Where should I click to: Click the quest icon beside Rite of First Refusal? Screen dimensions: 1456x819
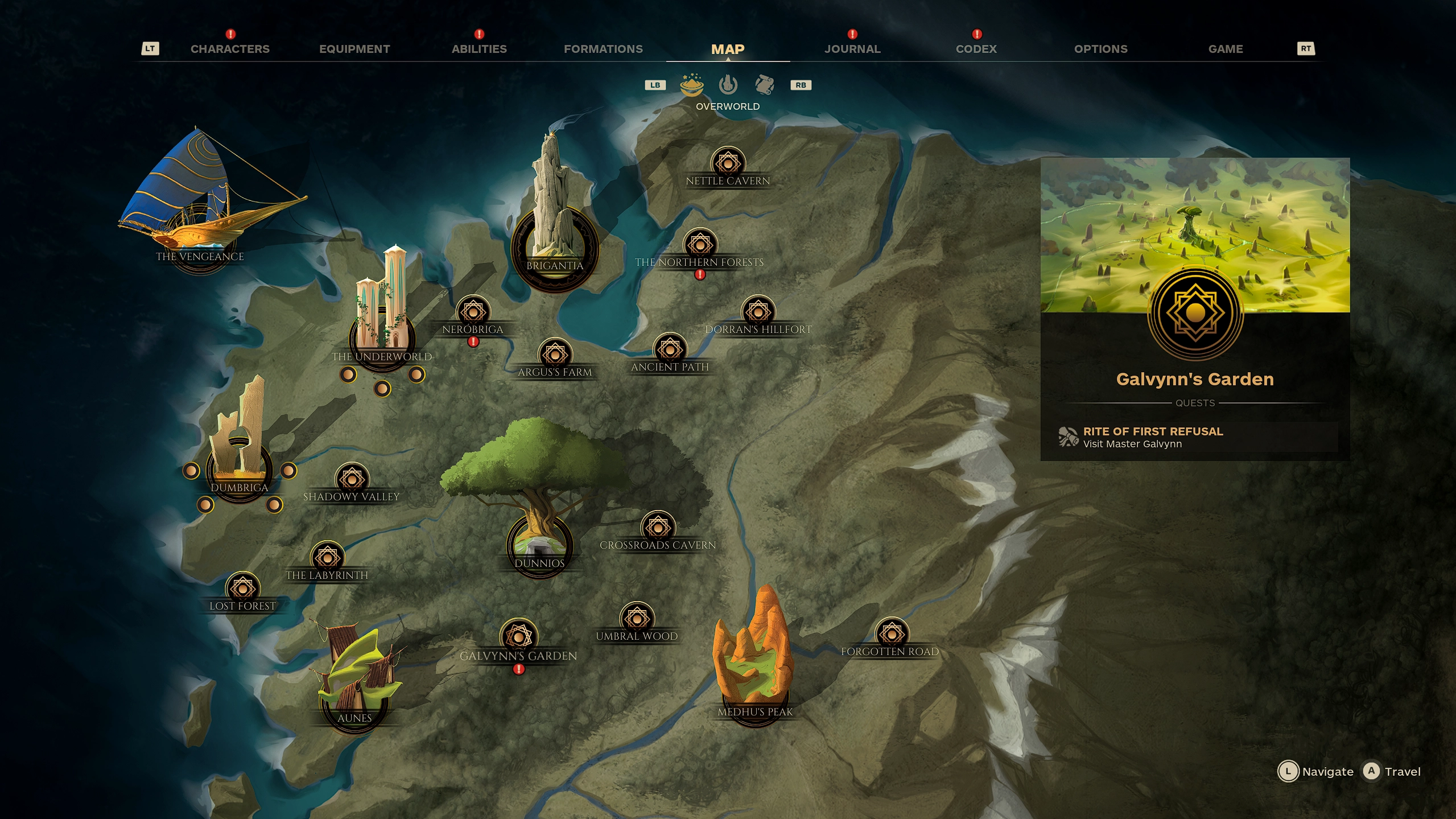[x=1070, y=437]
